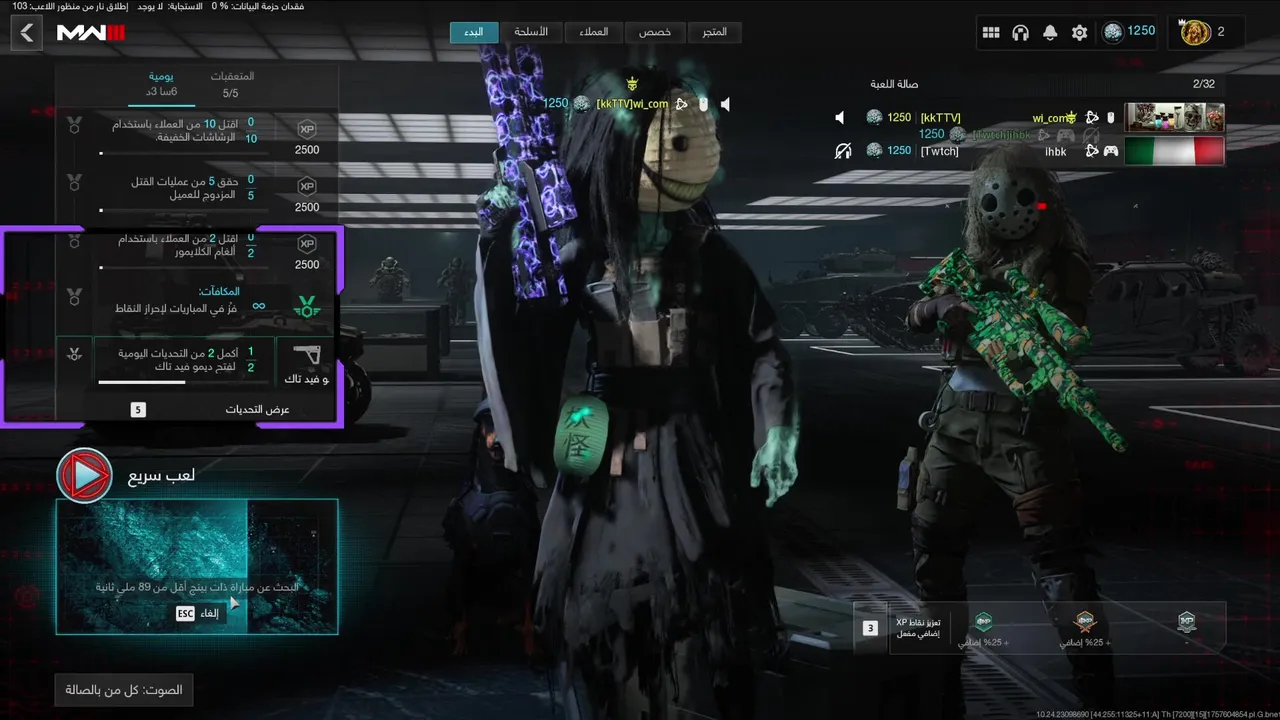Select the يومية daily challenges tab
Screen dimensions: 1280x720
pos(162,84)
